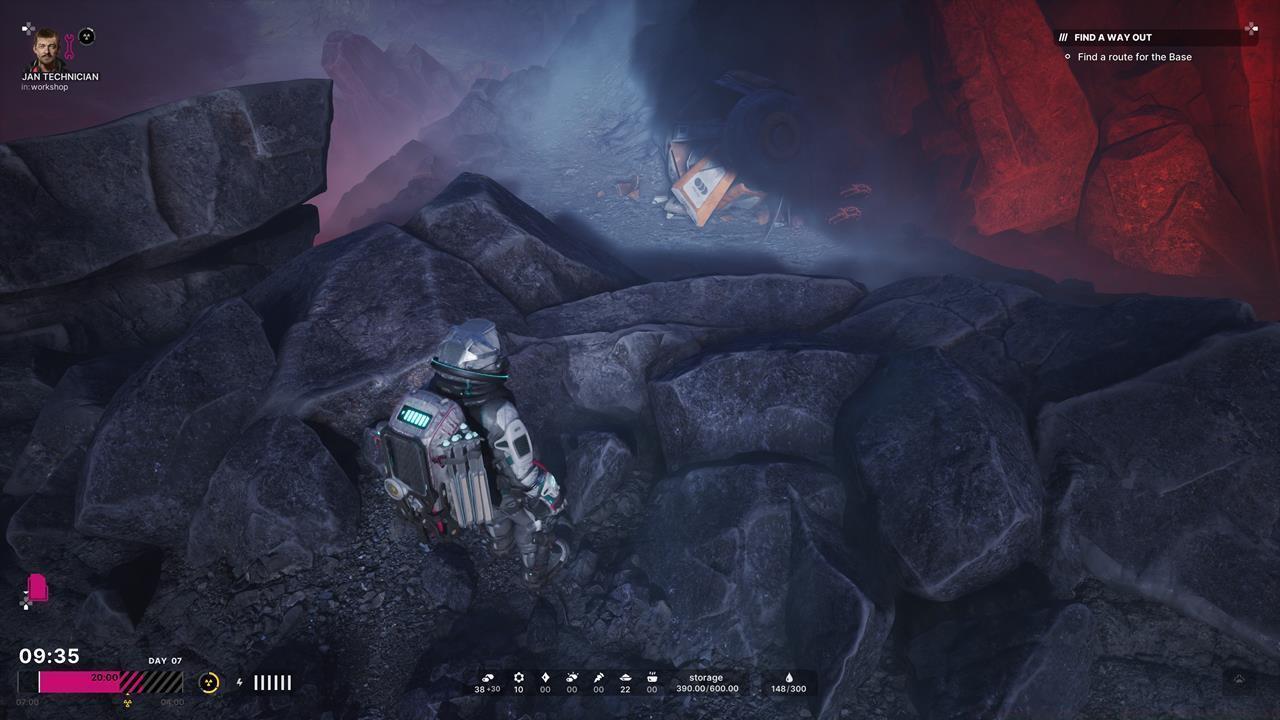Click the storage 390.00/600.00 readout
1280x720 pixels.
707,683
